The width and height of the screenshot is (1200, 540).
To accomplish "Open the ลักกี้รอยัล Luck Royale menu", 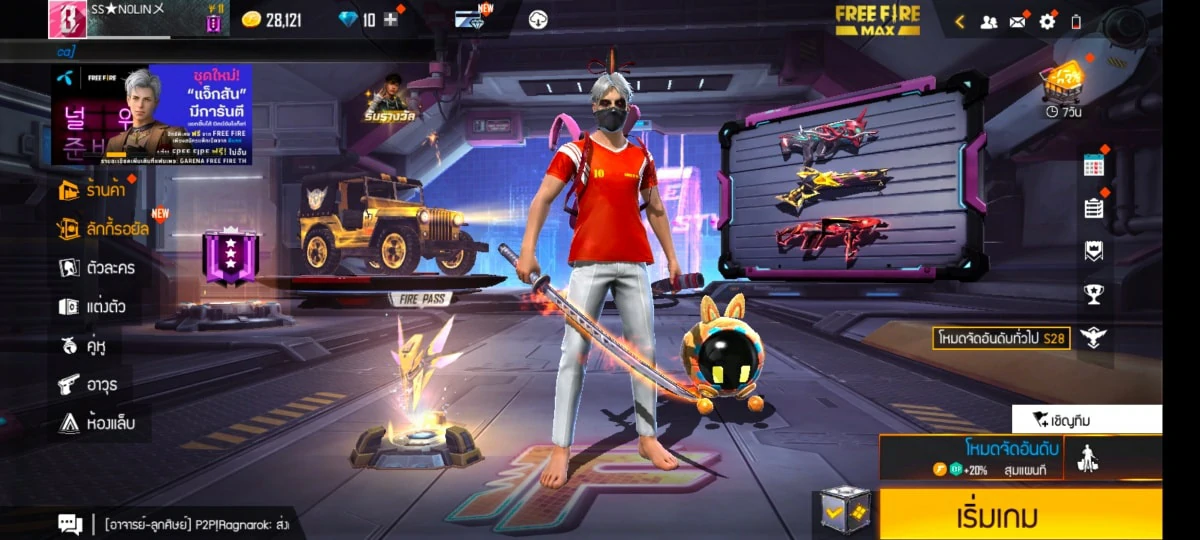I will 104,229.
